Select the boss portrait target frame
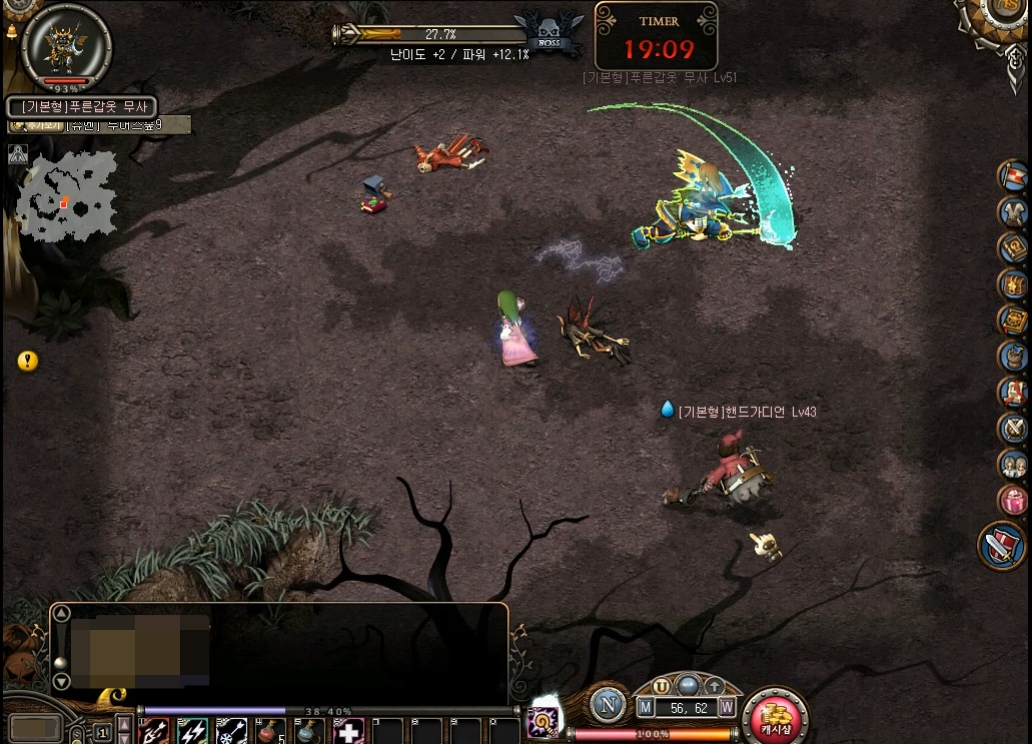This screenshot has width=1032, height=744. coord(66,44)
